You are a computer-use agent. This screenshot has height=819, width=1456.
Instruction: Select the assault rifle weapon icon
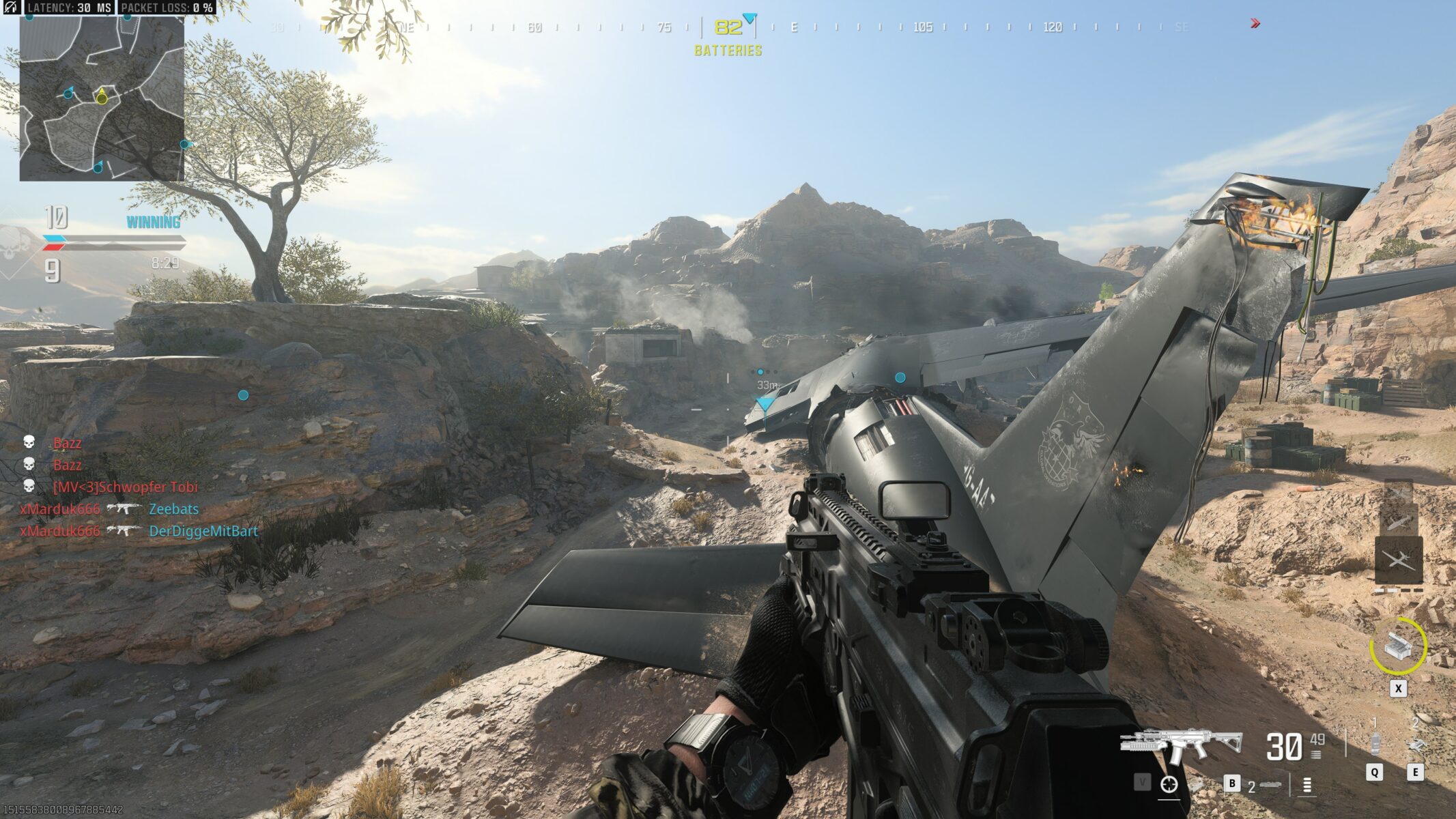(1180, 745)
